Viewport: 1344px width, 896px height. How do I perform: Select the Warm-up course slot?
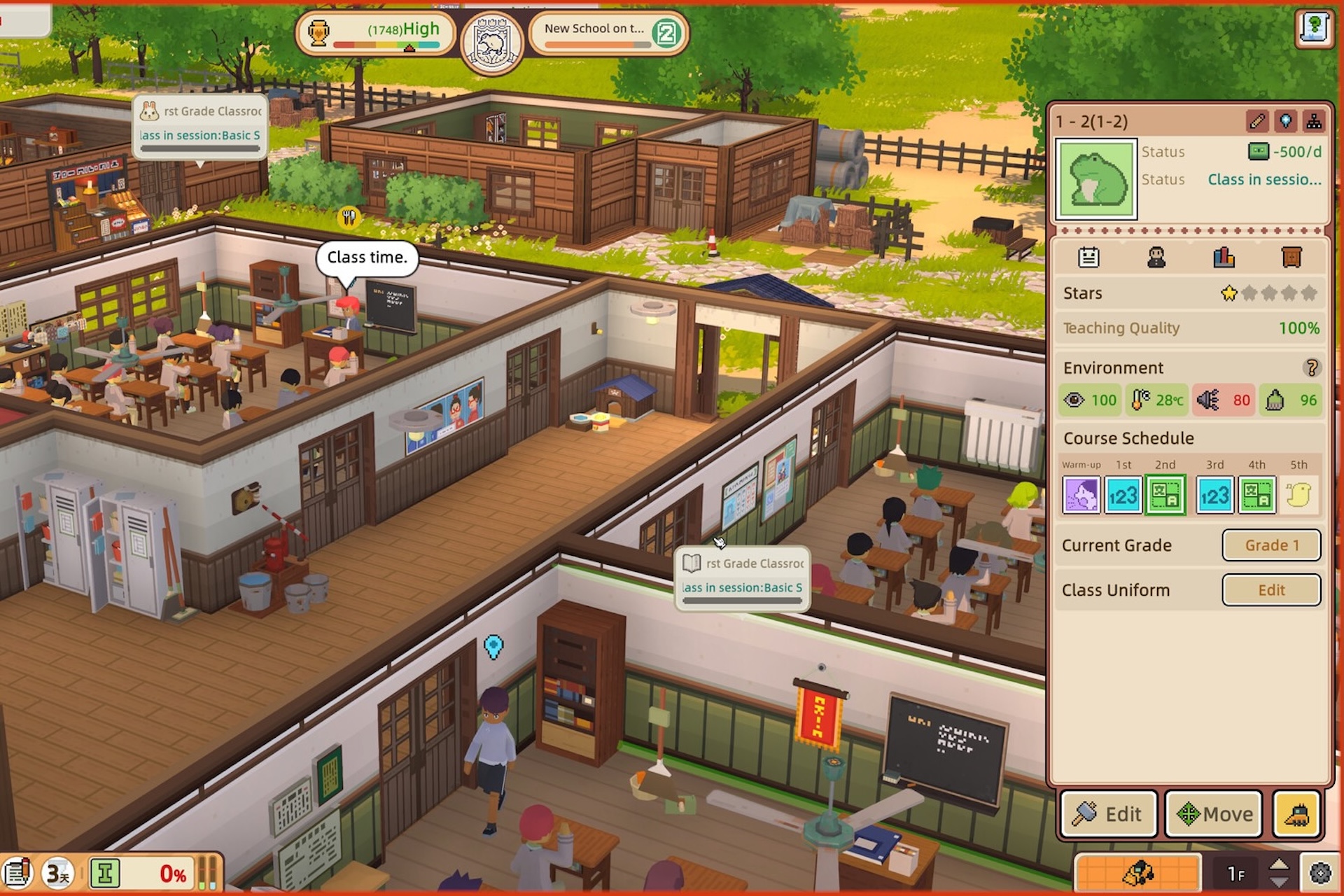point(1081,495)
